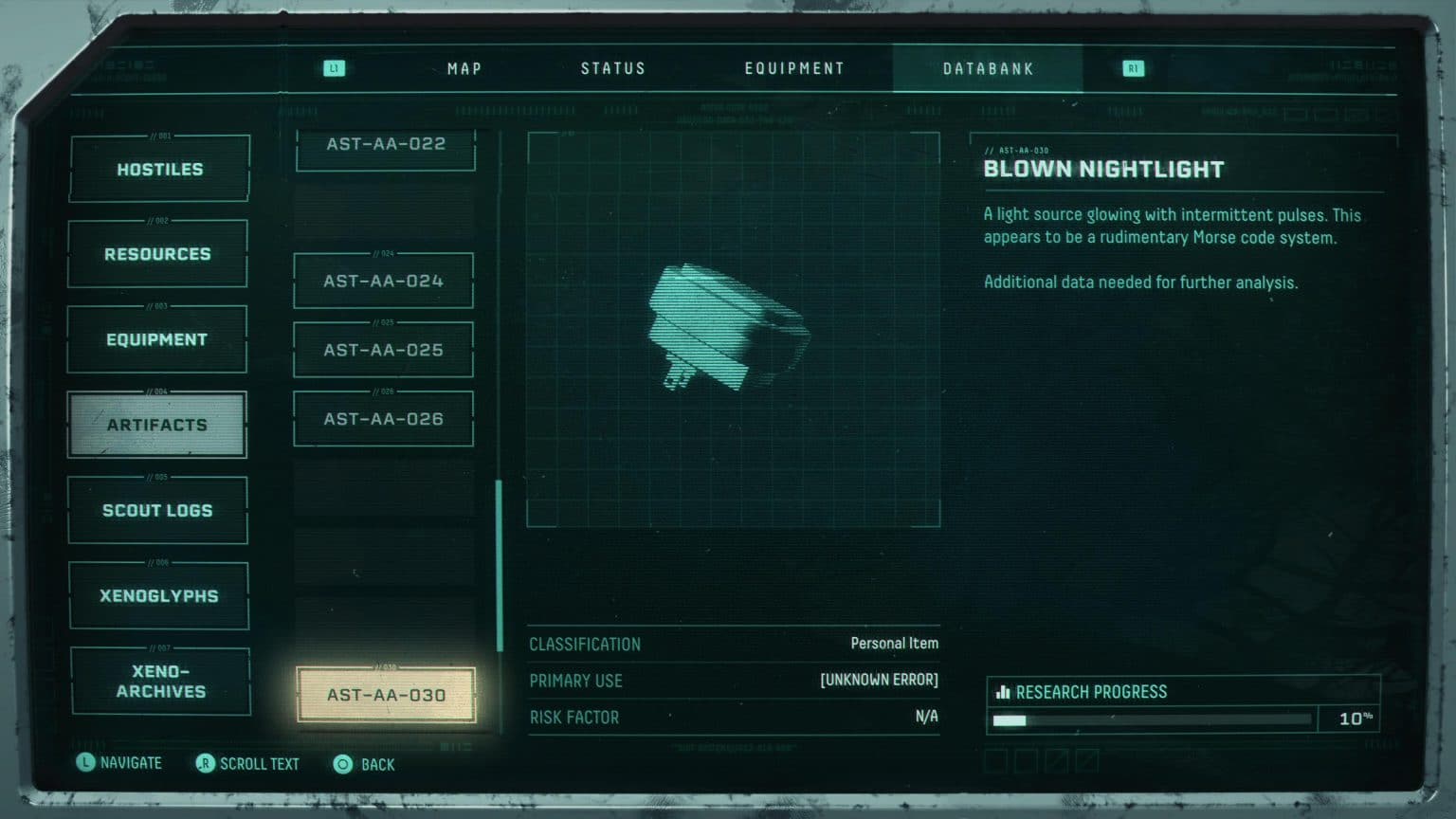Switch to the Equipment tab in top bar
The width and height of the screenshot is (1456, 819).
point(794,69)
